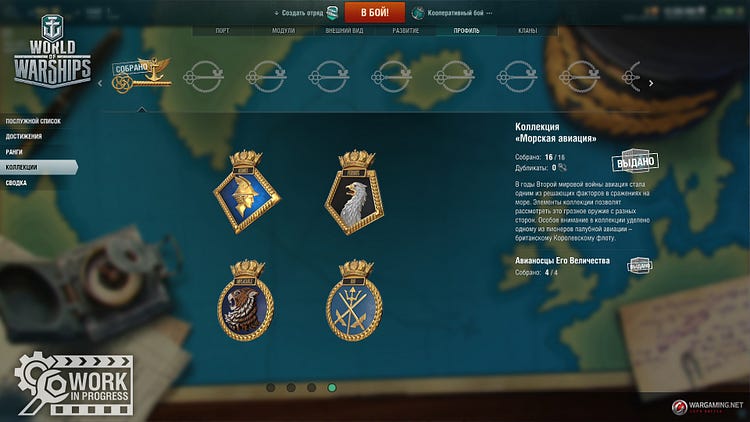This screenshot has height=422, width=750.
Task: Open the Сводка summary section
Action: 16,183
